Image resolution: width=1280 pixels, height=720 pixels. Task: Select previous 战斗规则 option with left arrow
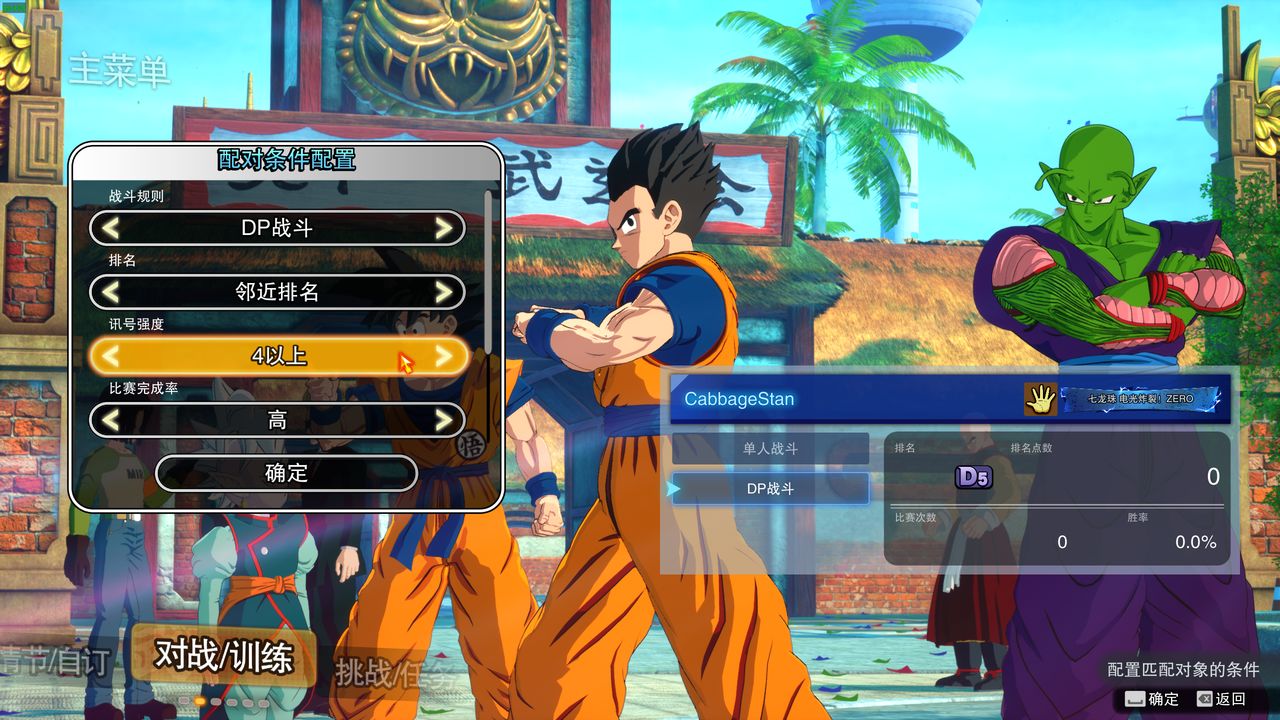tap(111, 228)
